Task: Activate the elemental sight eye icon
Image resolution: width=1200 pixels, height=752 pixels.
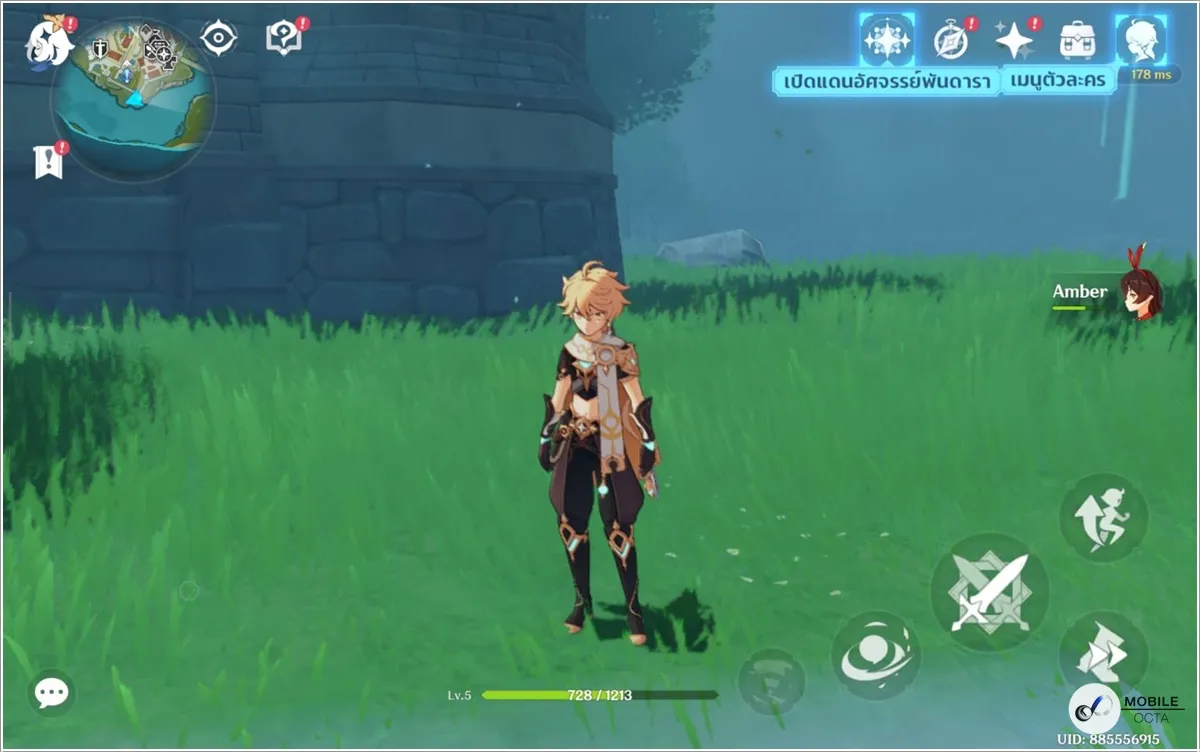Action: 218,38
